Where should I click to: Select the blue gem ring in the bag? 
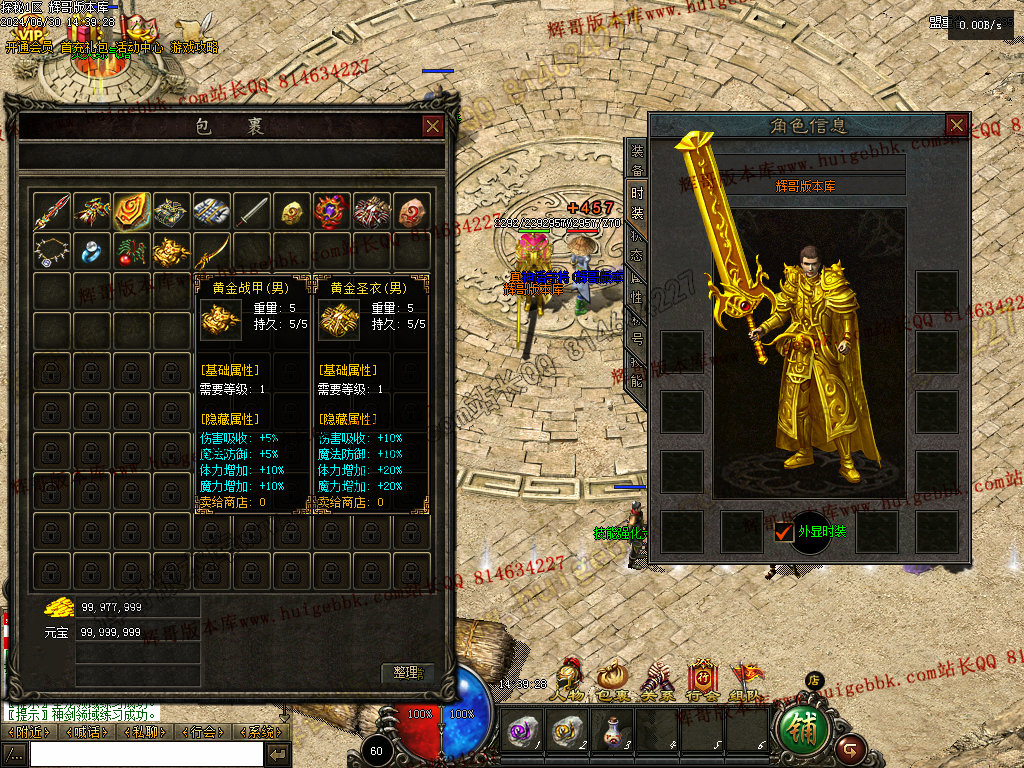coord(92,251)
